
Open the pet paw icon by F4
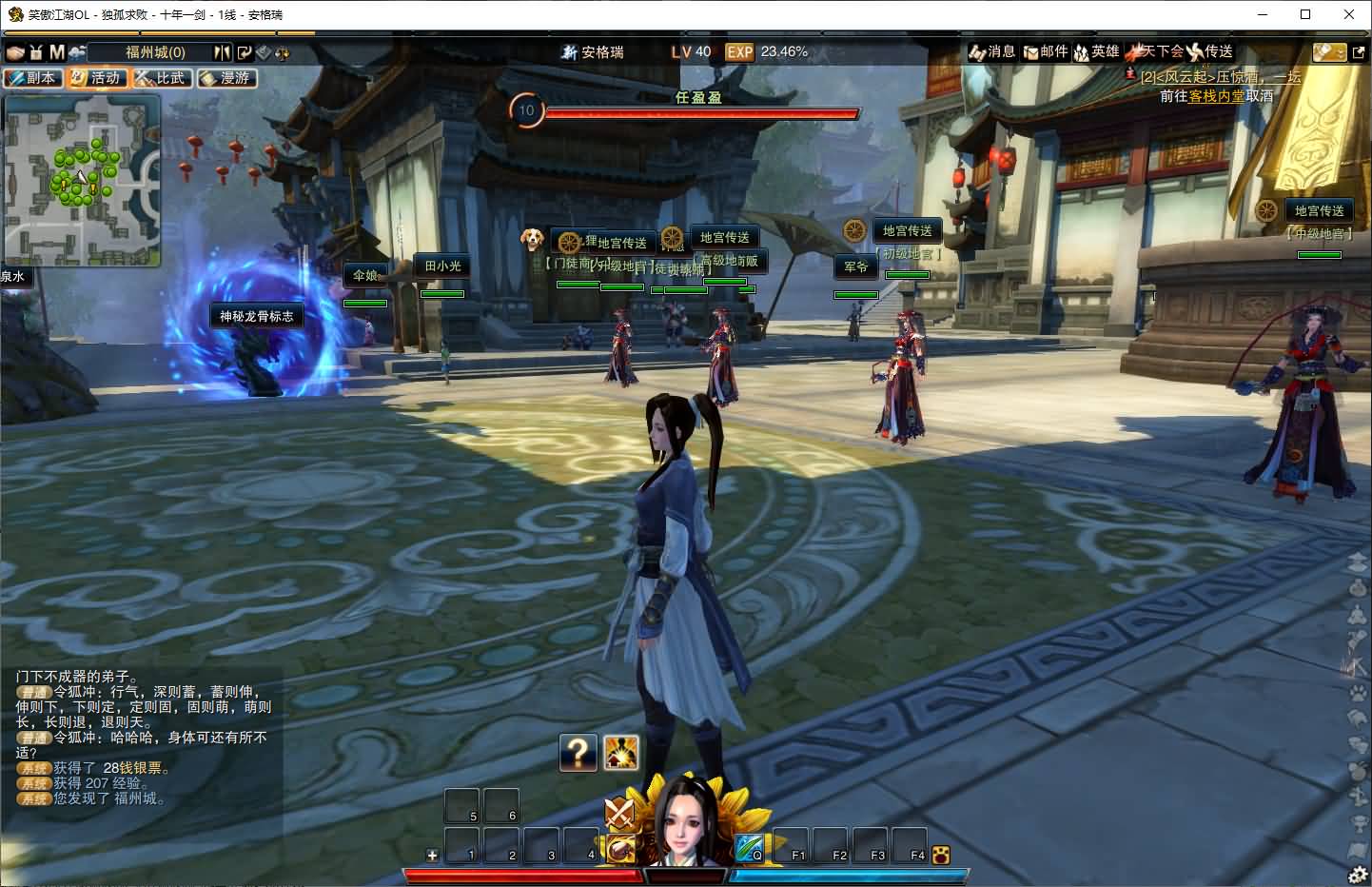click(941, 855)
